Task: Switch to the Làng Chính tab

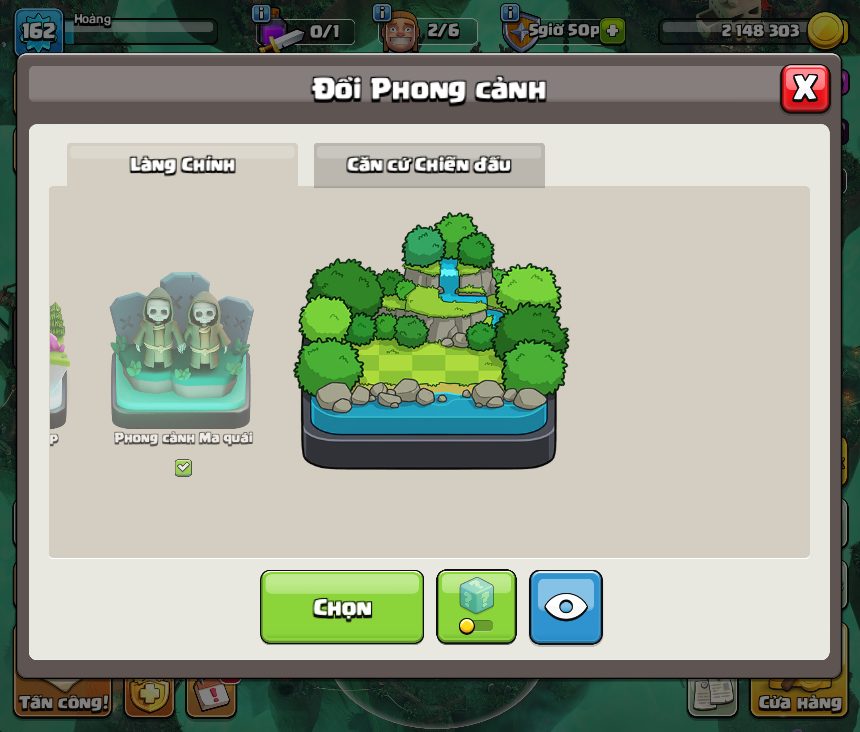Action: coord(182,165)
